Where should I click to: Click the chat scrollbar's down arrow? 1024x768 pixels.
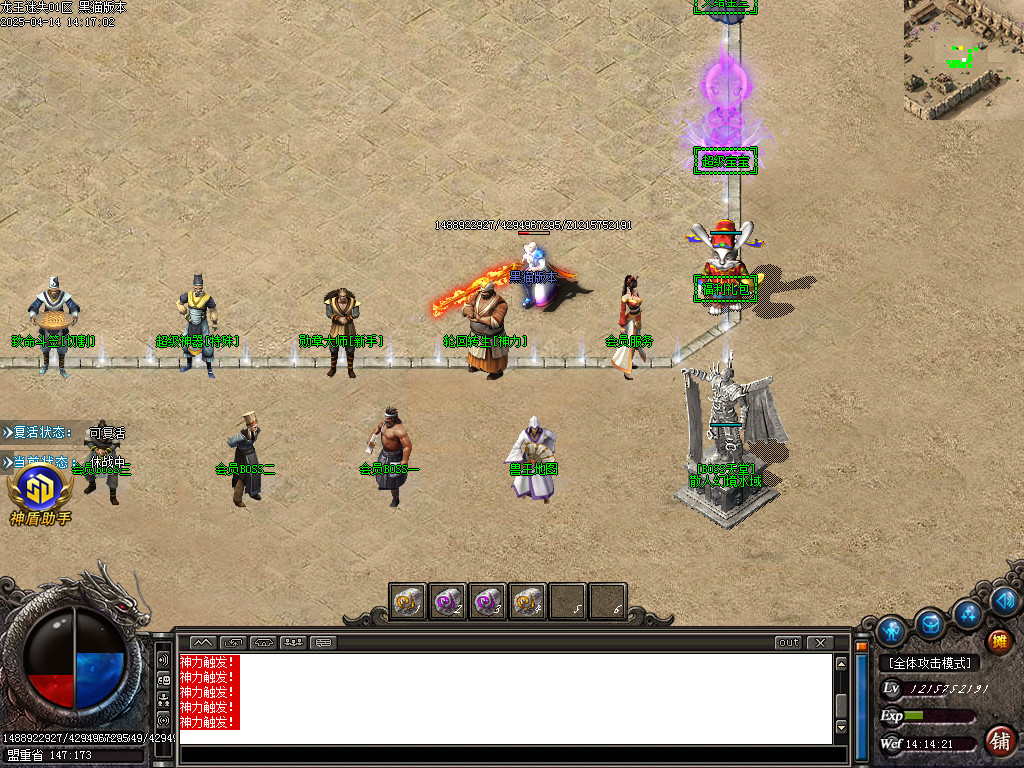(842, 727)
